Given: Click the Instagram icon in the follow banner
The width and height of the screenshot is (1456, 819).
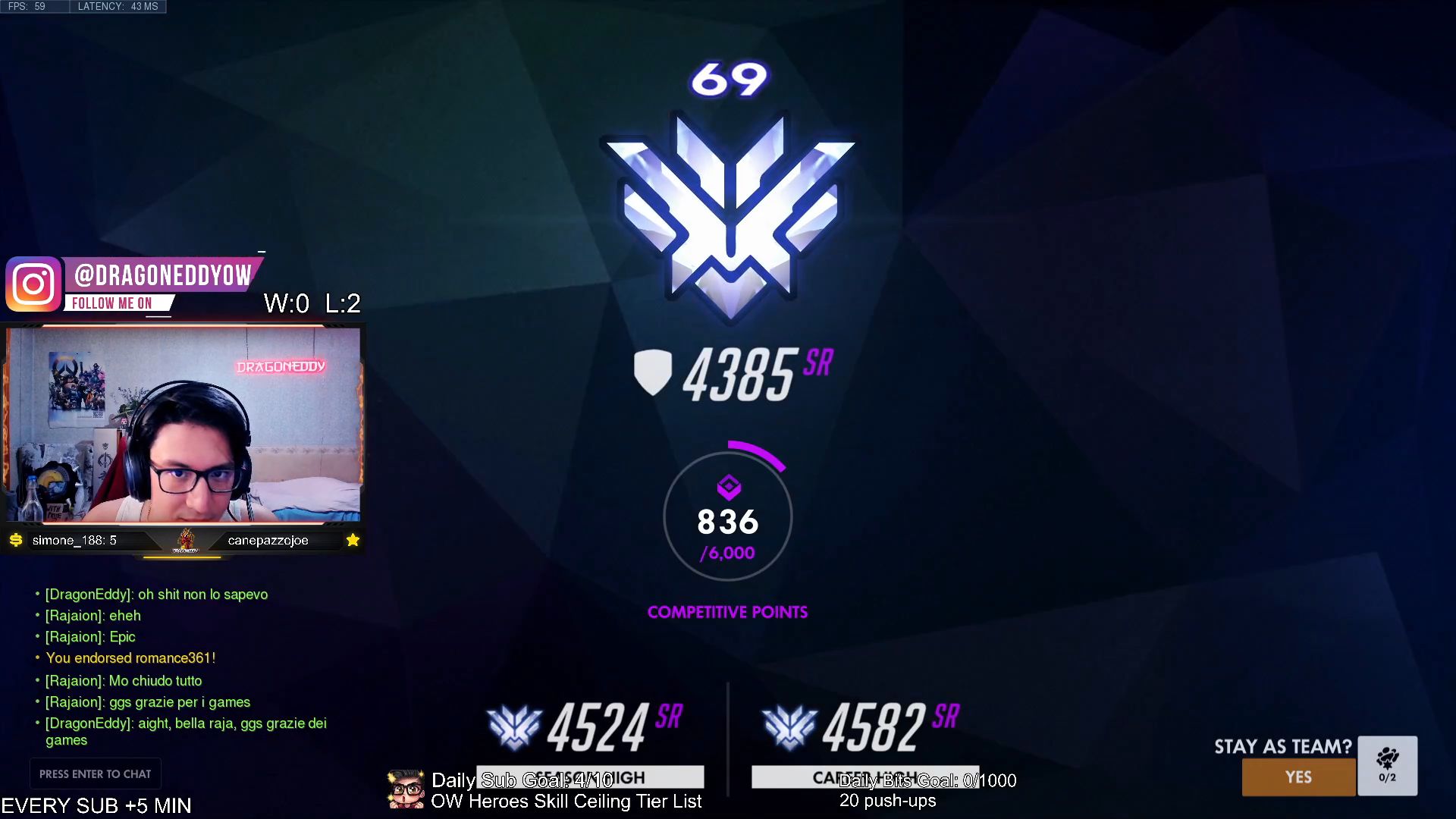Looking at the screenshot, I should 34,284.
